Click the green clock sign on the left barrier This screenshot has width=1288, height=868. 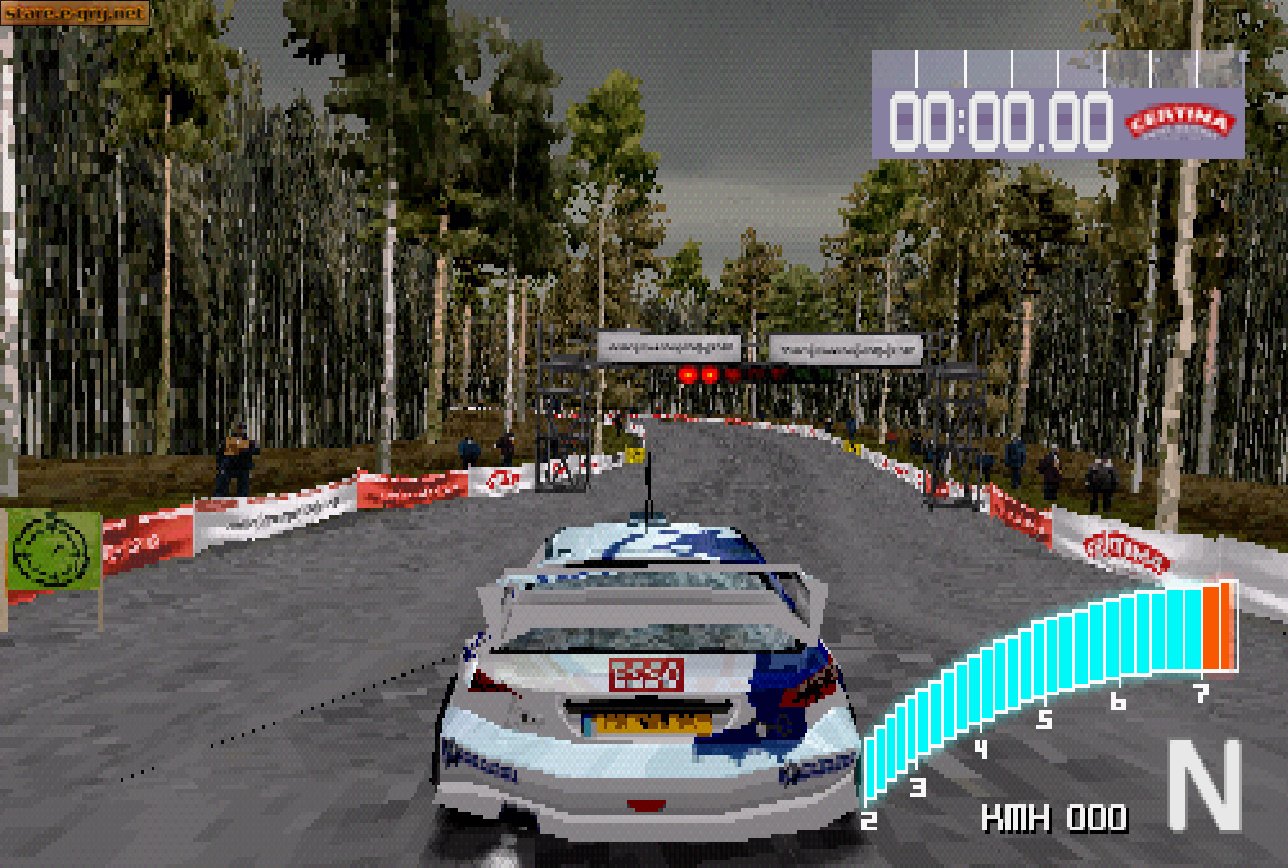click(52, 551)
